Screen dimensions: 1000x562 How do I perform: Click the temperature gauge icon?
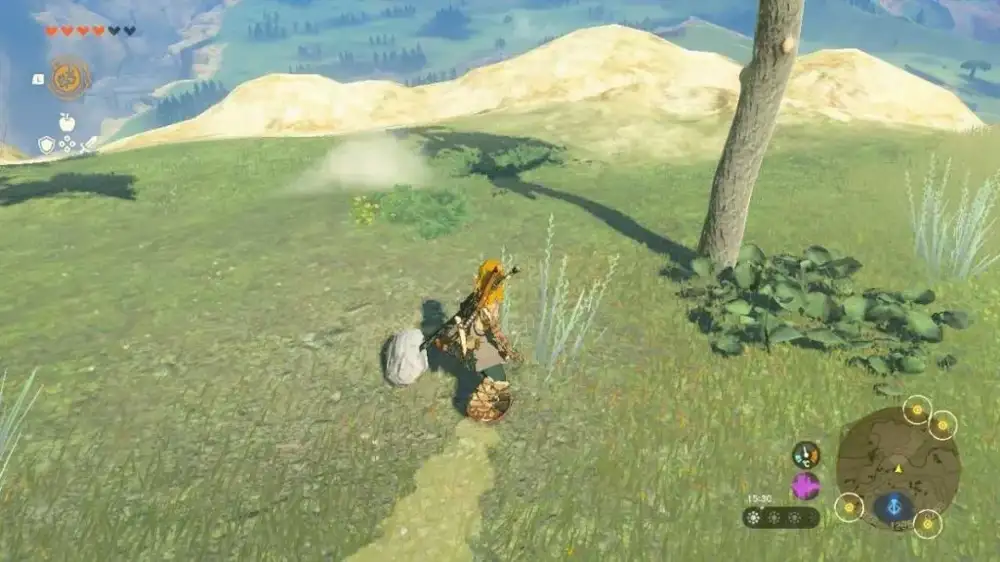806,455
